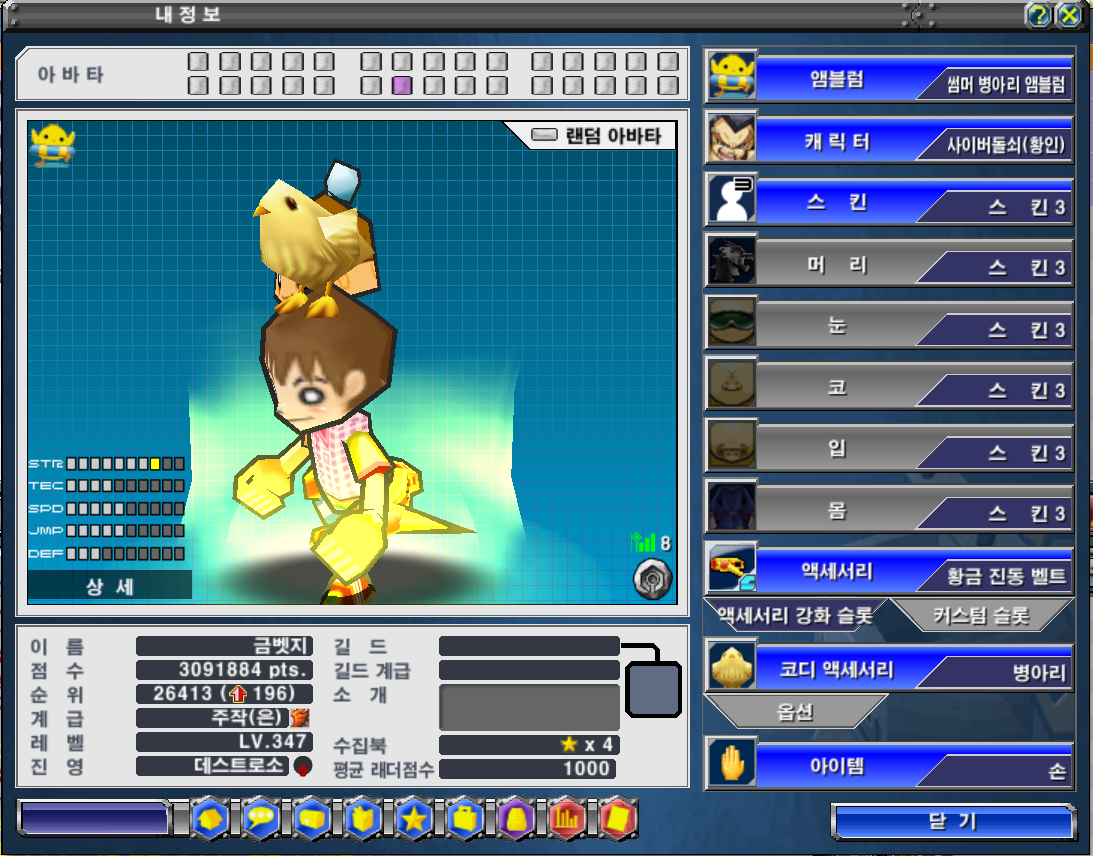The image size is (1093, 856).
Task: Open help with the question mark button
Action: (1039, 14)
